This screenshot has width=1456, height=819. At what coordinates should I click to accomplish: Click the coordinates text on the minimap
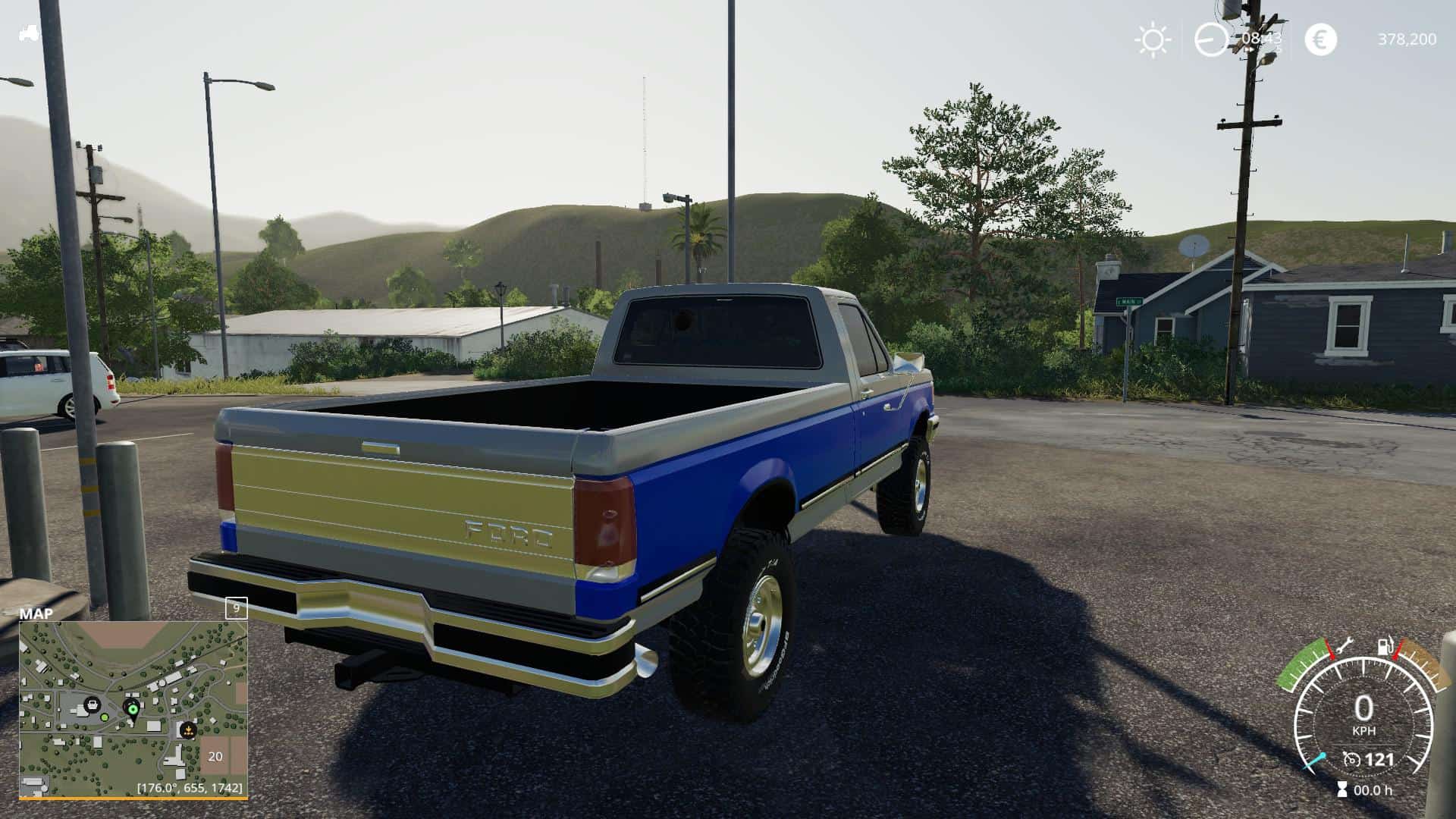(190, 788)
